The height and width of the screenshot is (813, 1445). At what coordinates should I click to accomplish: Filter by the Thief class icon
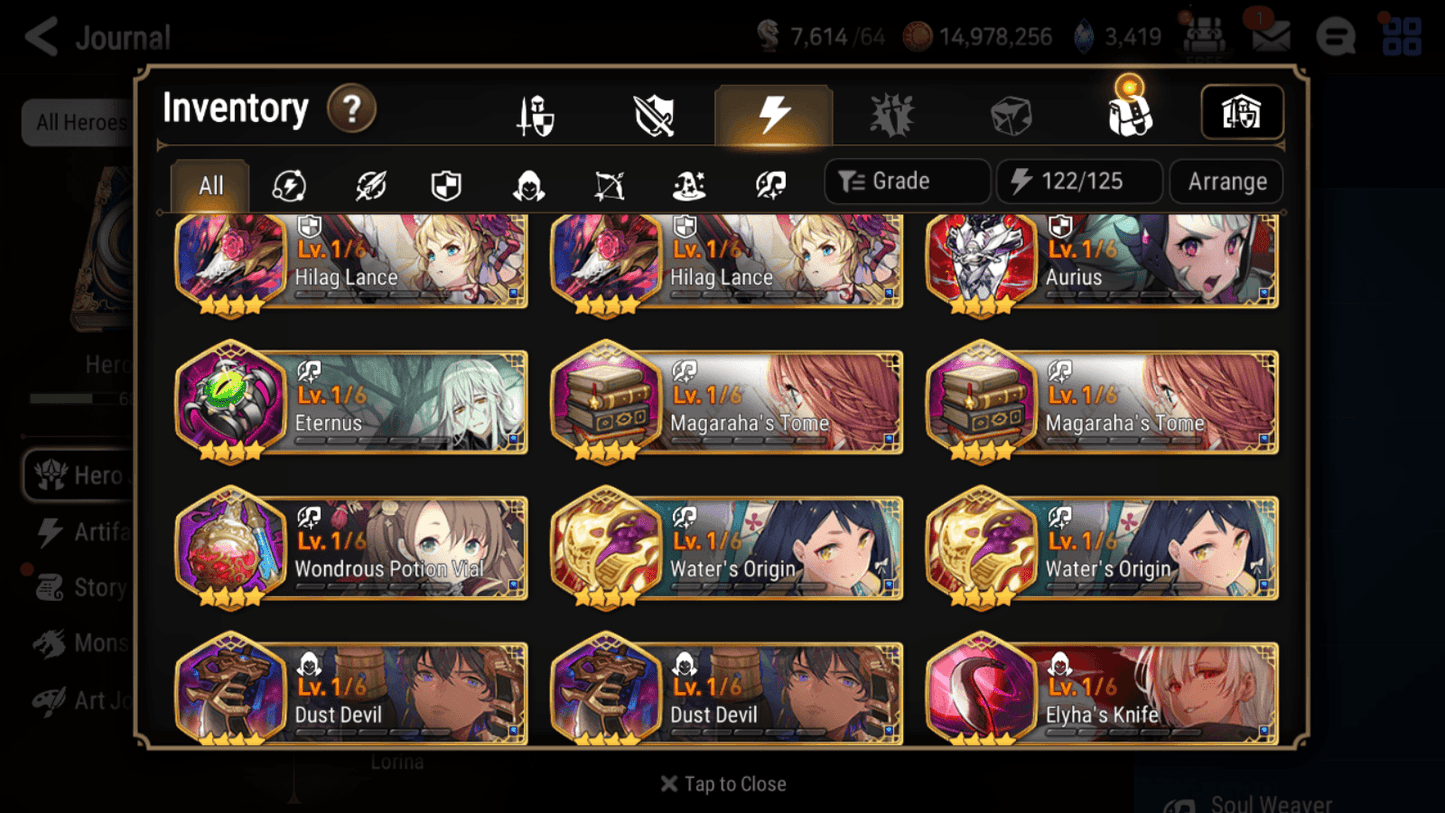(525, 182)
